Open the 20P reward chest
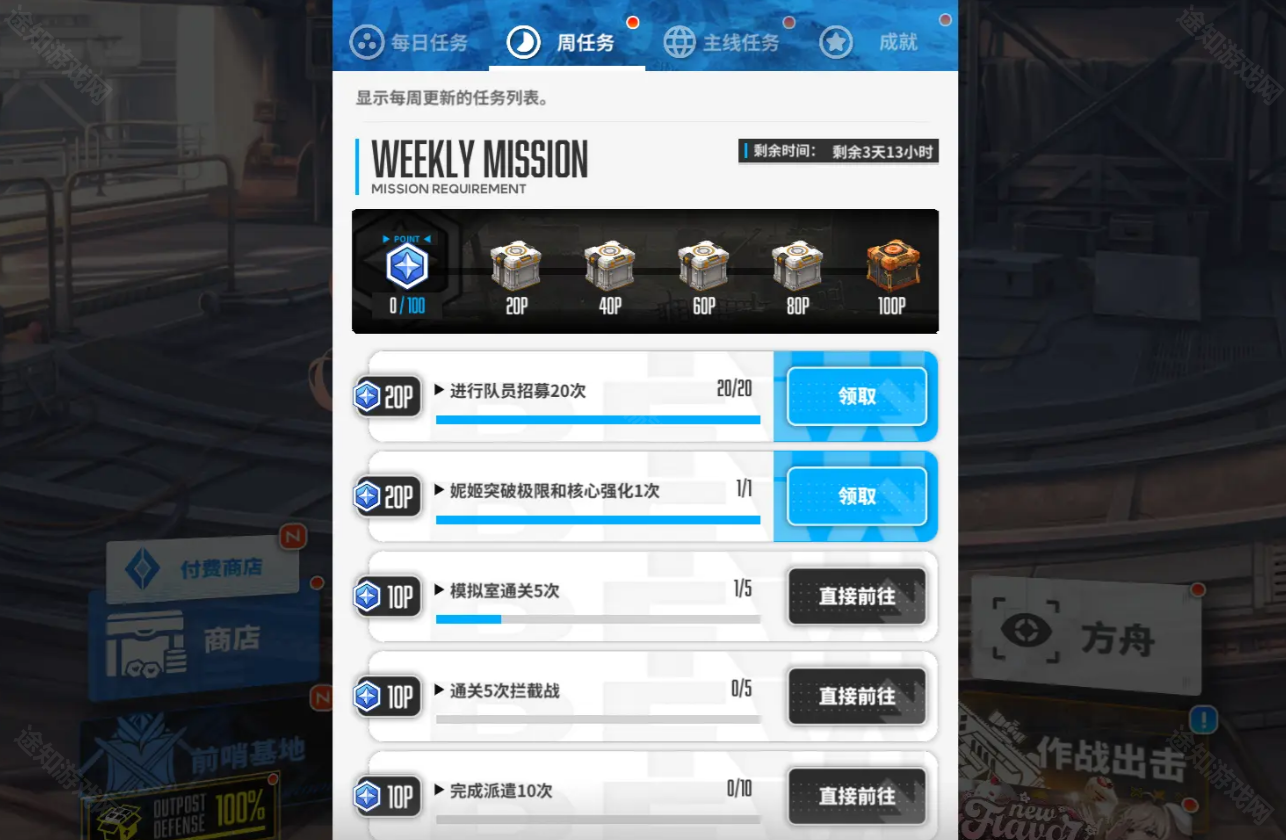Viewport: 1286px width, 840px height. coord(516,267)
